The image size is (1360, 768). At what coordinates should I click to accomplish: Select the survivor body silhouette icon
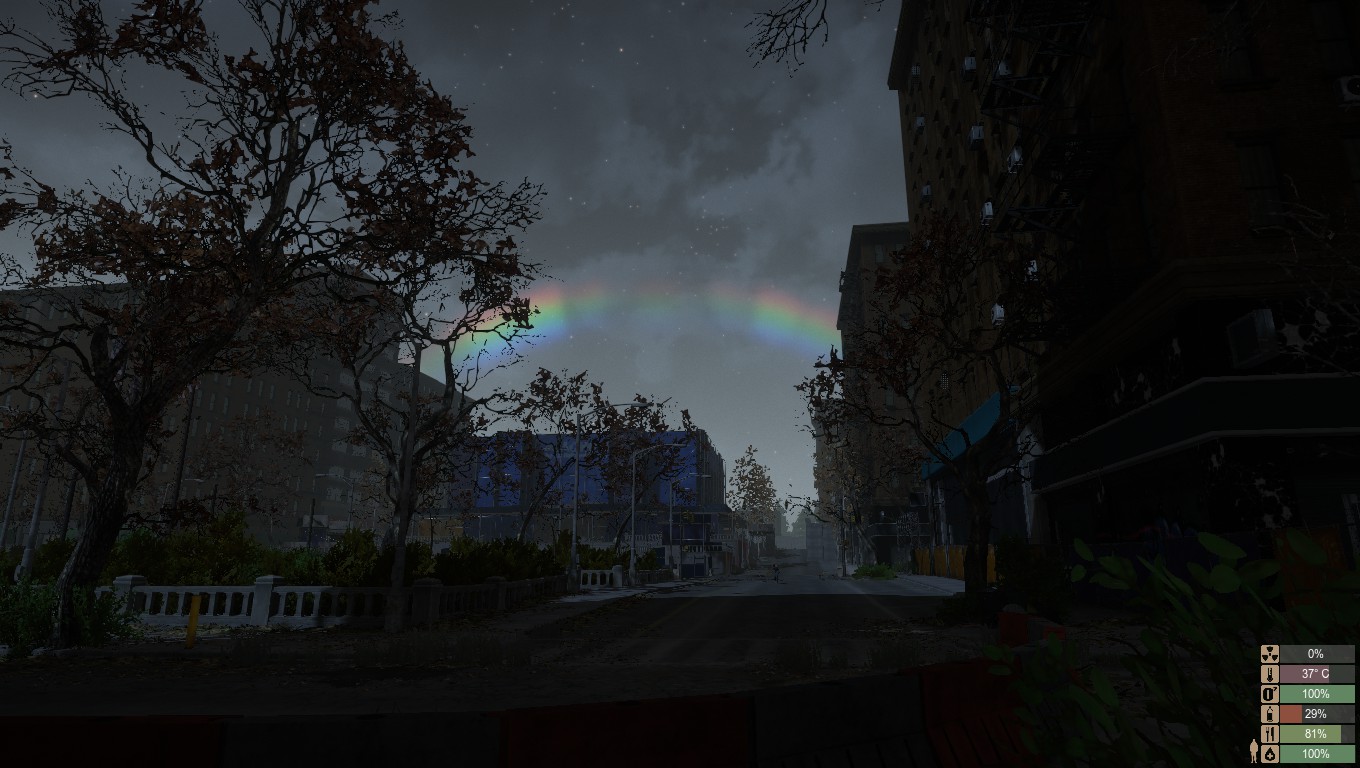(x=1254, y=750)
